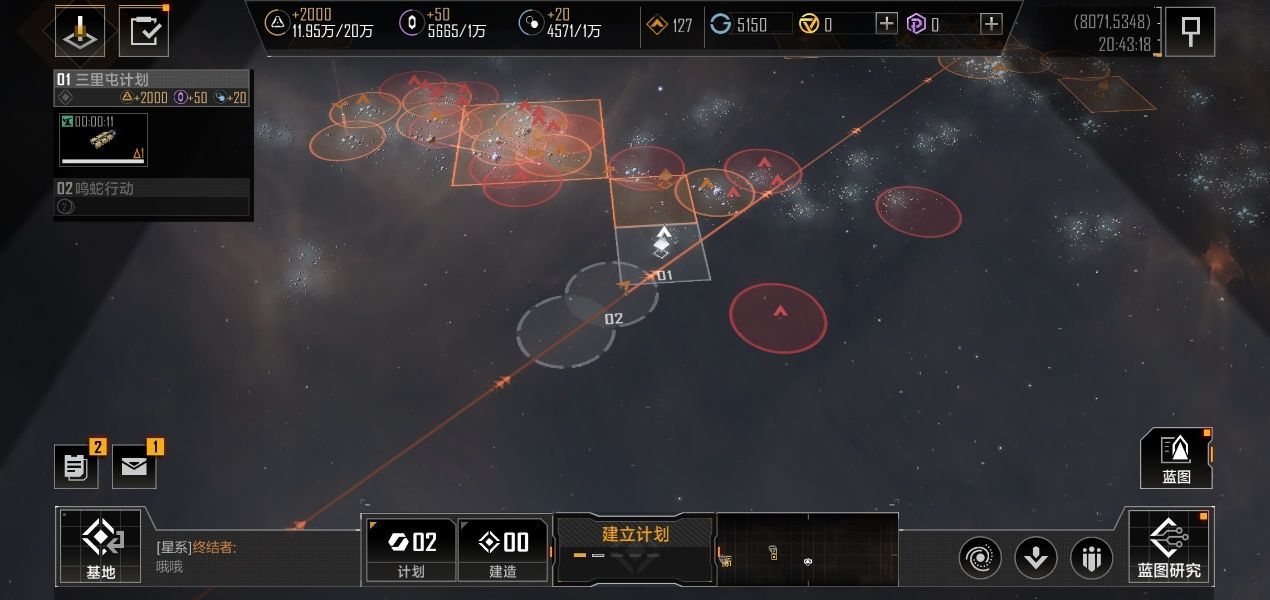
Task: Select plan 01 三里屯计划
Action: click(152, 79)
